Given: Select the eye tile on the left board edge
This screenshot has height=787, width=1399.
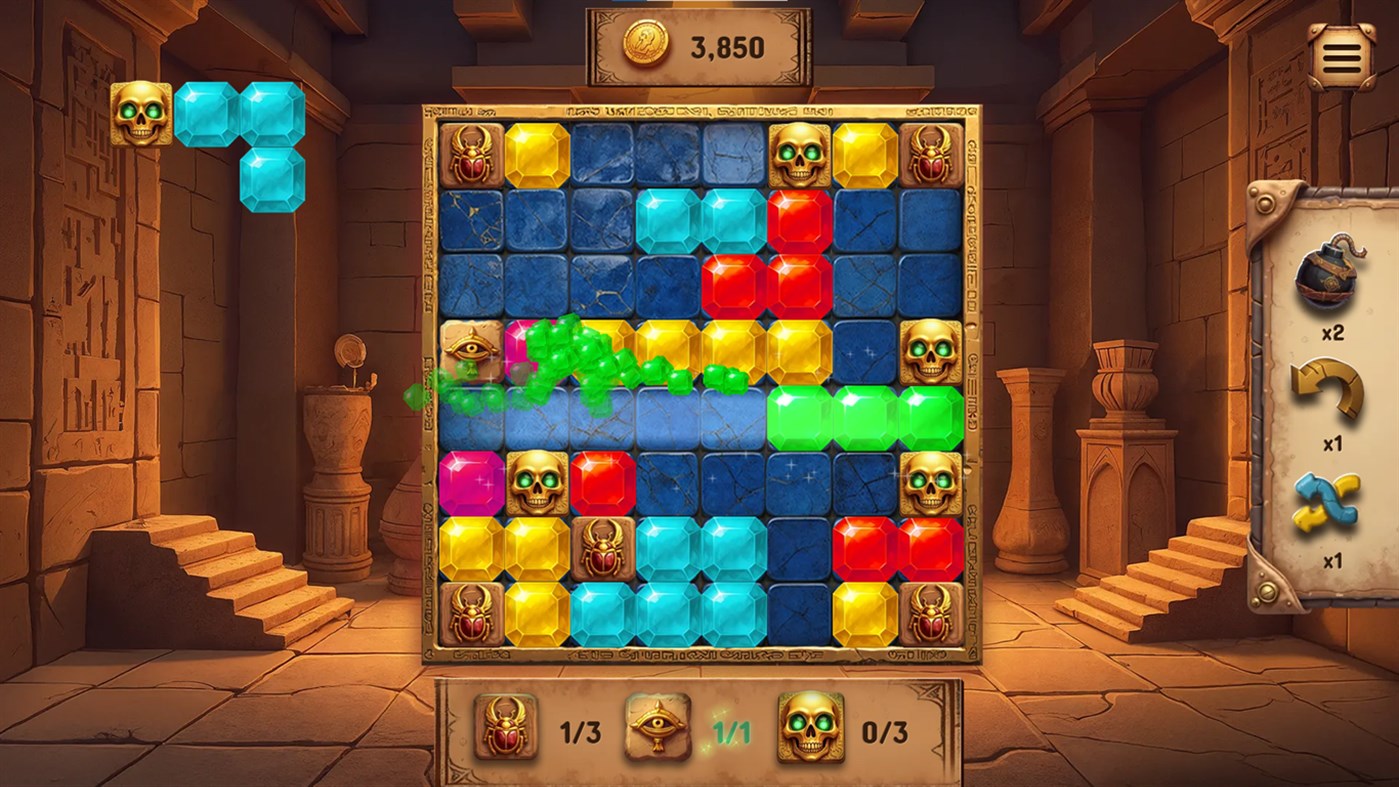Looking at the screenshot, I should (x=474, y=350).
